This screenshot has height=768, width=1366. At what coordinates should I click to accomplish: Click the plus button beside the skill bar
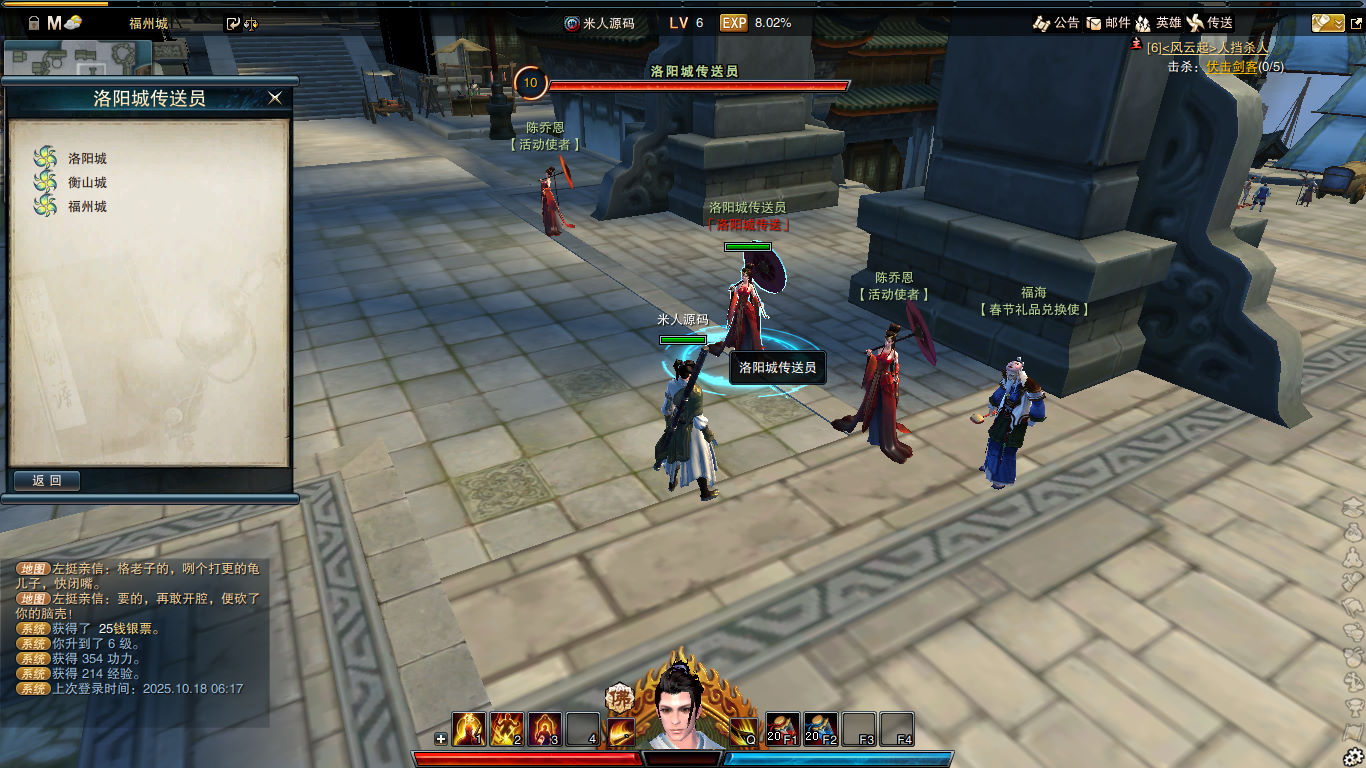441,739
